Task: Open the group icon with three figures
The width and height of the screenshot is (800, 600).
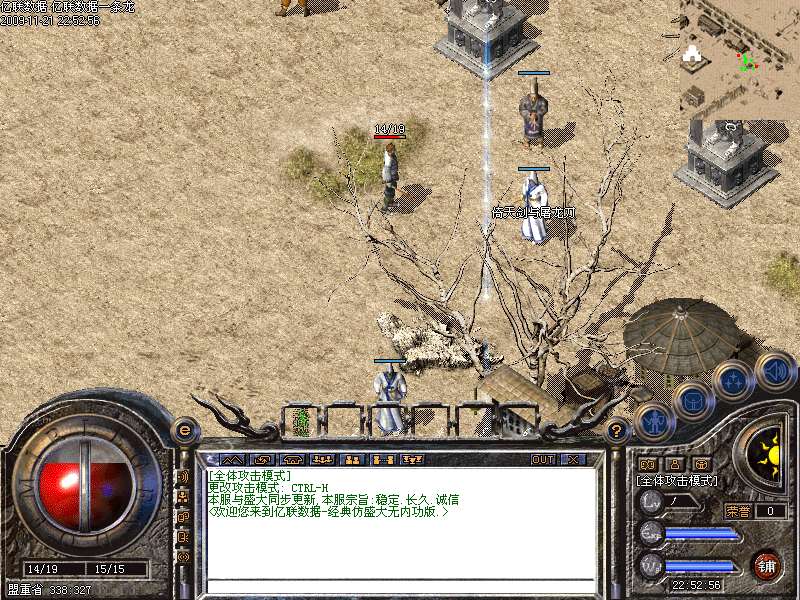Action: (322, 460)
